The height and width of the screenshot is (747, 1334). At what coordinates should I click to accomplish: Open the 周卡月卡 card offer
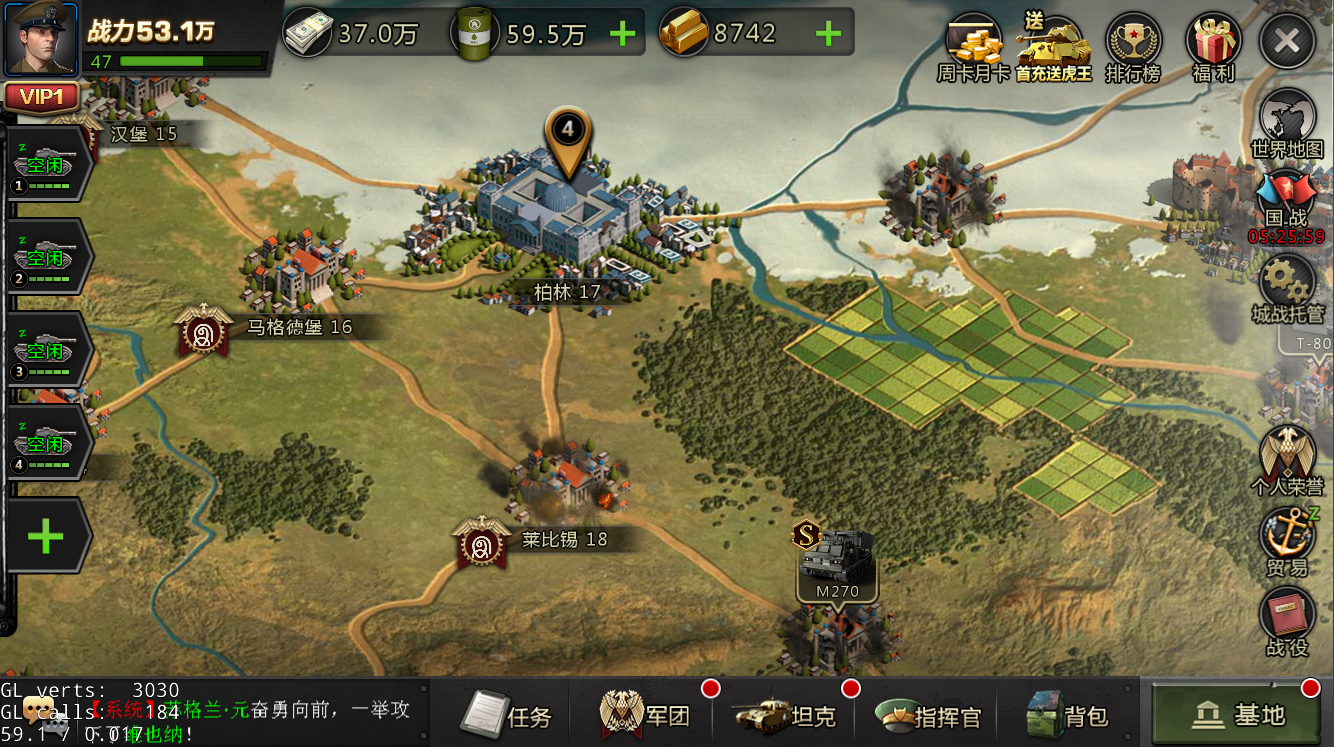coord(973,47)
